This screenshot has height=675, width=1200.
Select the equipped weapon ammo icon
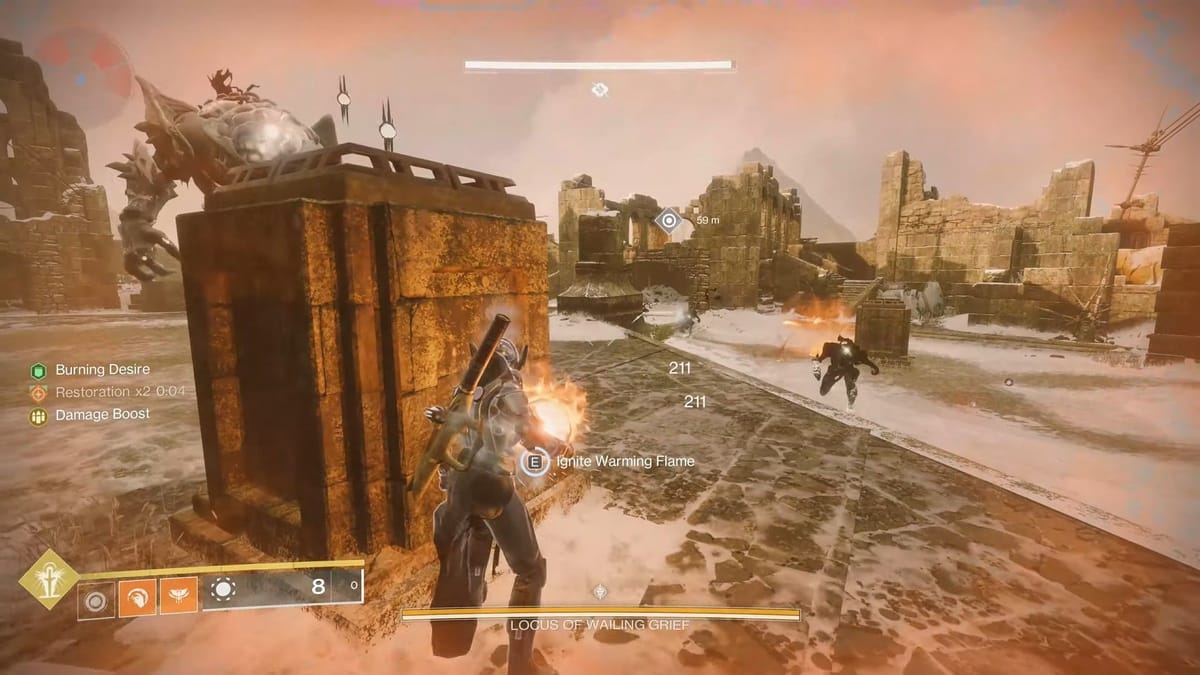pyautogui.click(x=222, y=589)
